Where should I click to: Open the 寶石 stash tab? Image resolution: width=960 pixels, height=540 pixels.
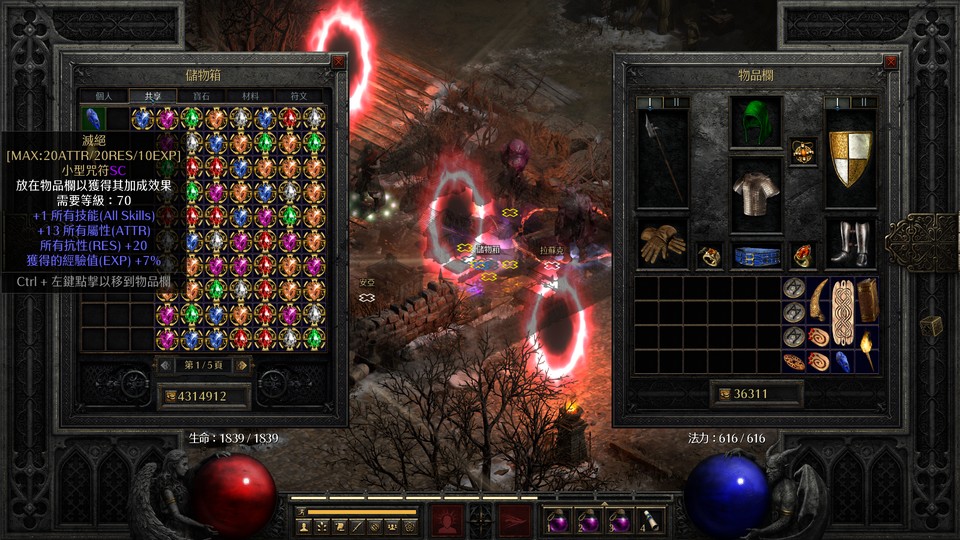pyautogui.click(x=201, y=96)
